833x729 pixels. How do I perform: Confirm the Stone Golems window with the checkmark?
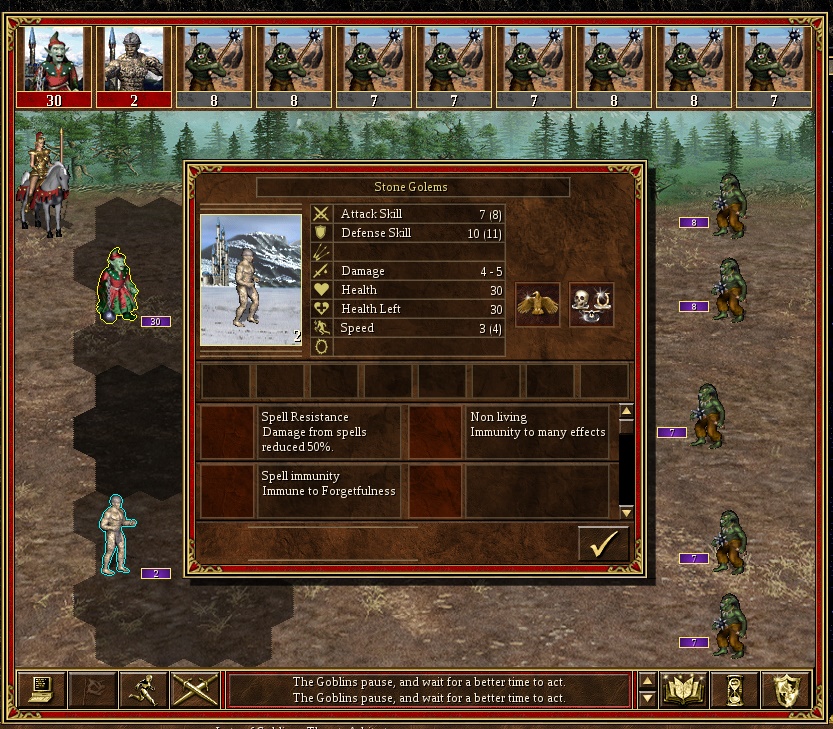(x=603, y=543)
